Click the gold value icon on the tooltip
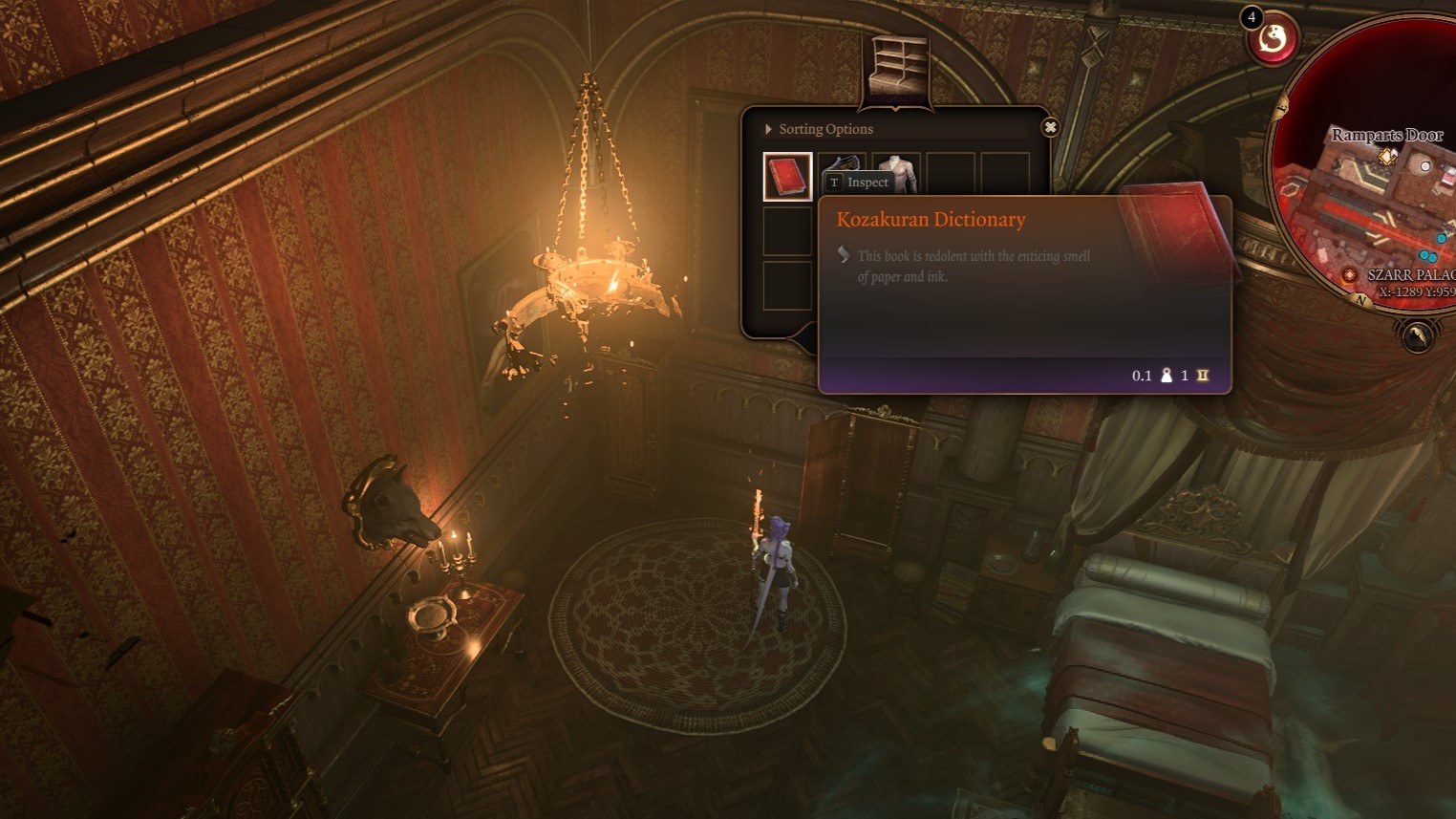 pyautogui.click(x=1202, y=376)
